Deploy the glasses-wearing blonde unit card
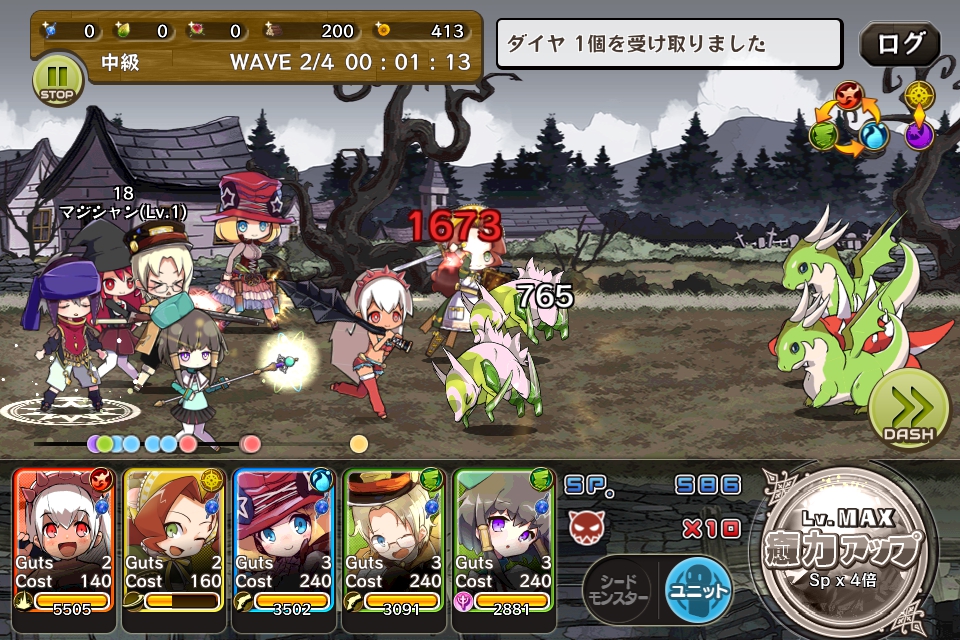Screen dimensions: 960x640 [x=394, y=540]
